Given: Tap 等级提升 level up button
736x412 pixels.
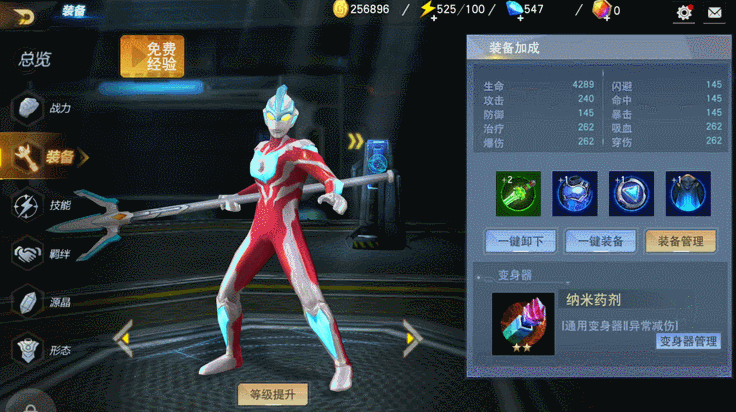Looking at the screenshot, I should [273, 394].
